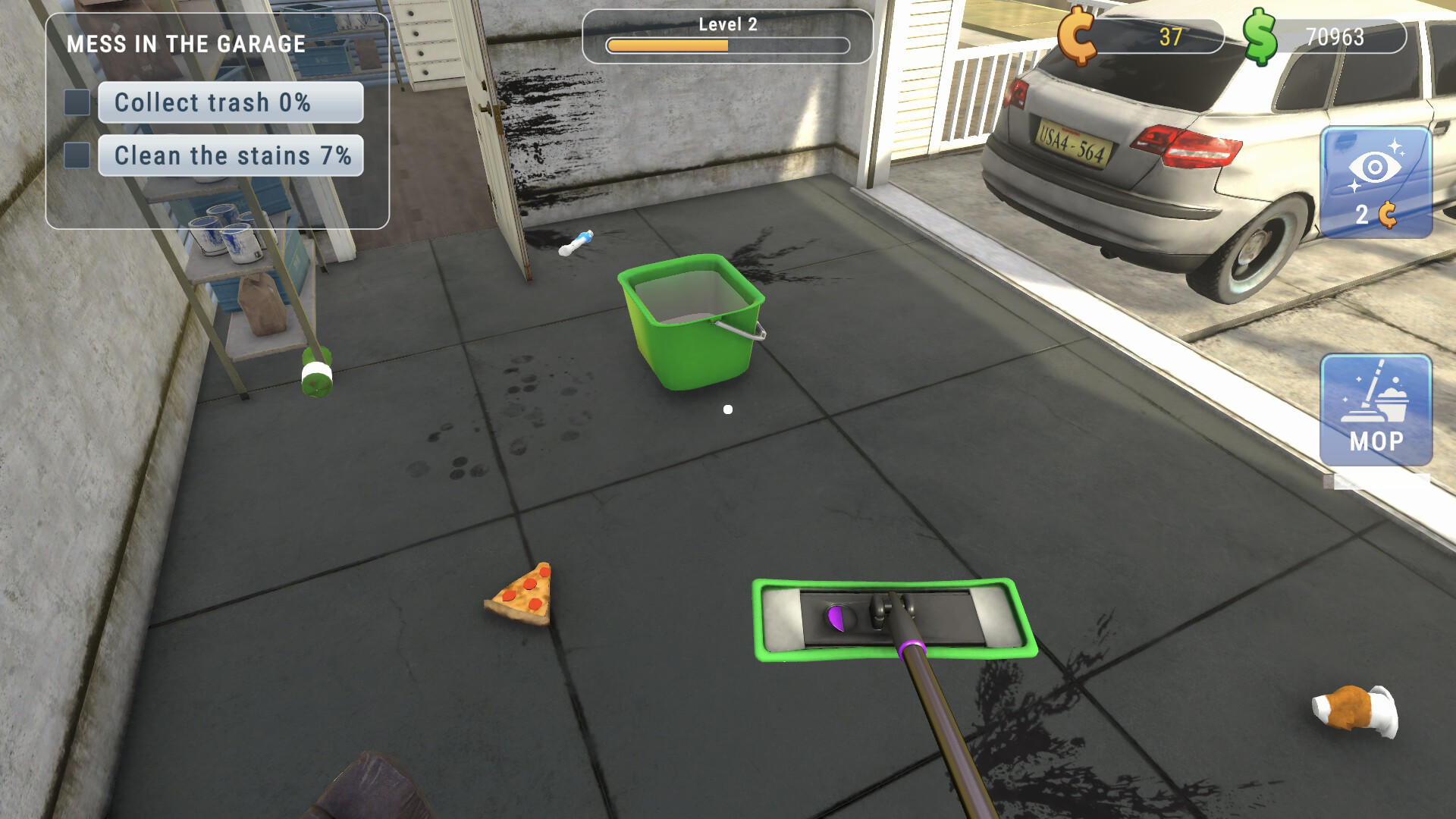Toggle the MESS IN THE GARAGE objective panel
The image size is (1456, 819).
186,44
